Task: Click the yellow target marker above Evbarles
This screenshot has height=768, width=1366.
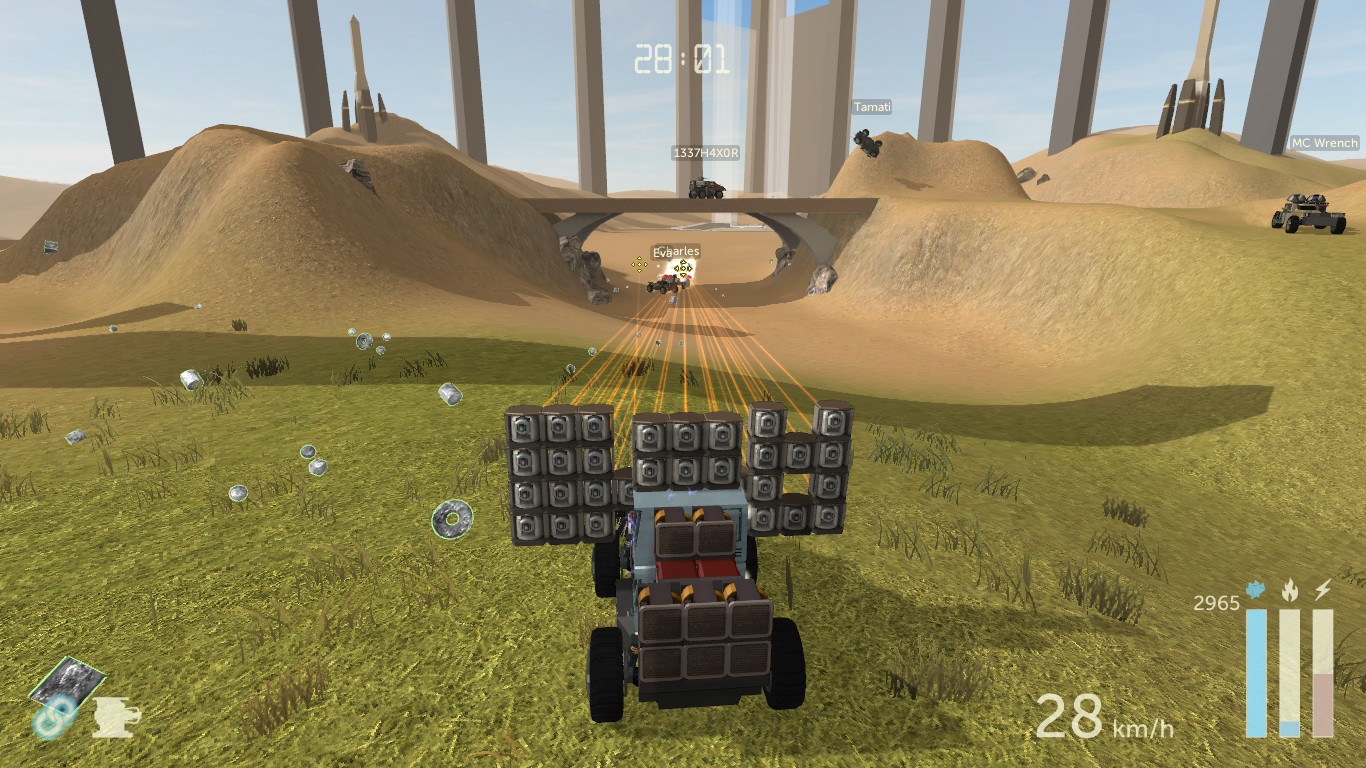Action: (684, 267)
